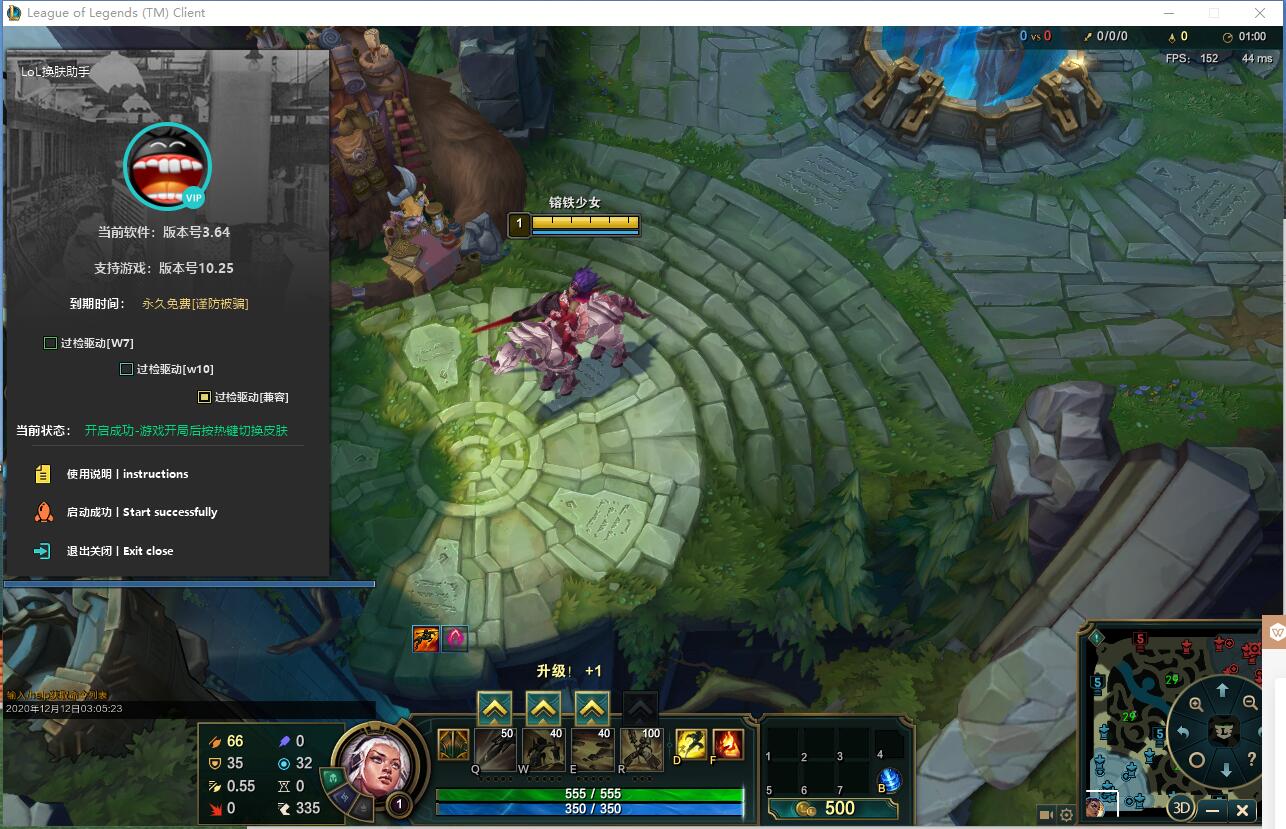Use the Ignite summoner spell
1286x829 pixels.
pos(727,744)
